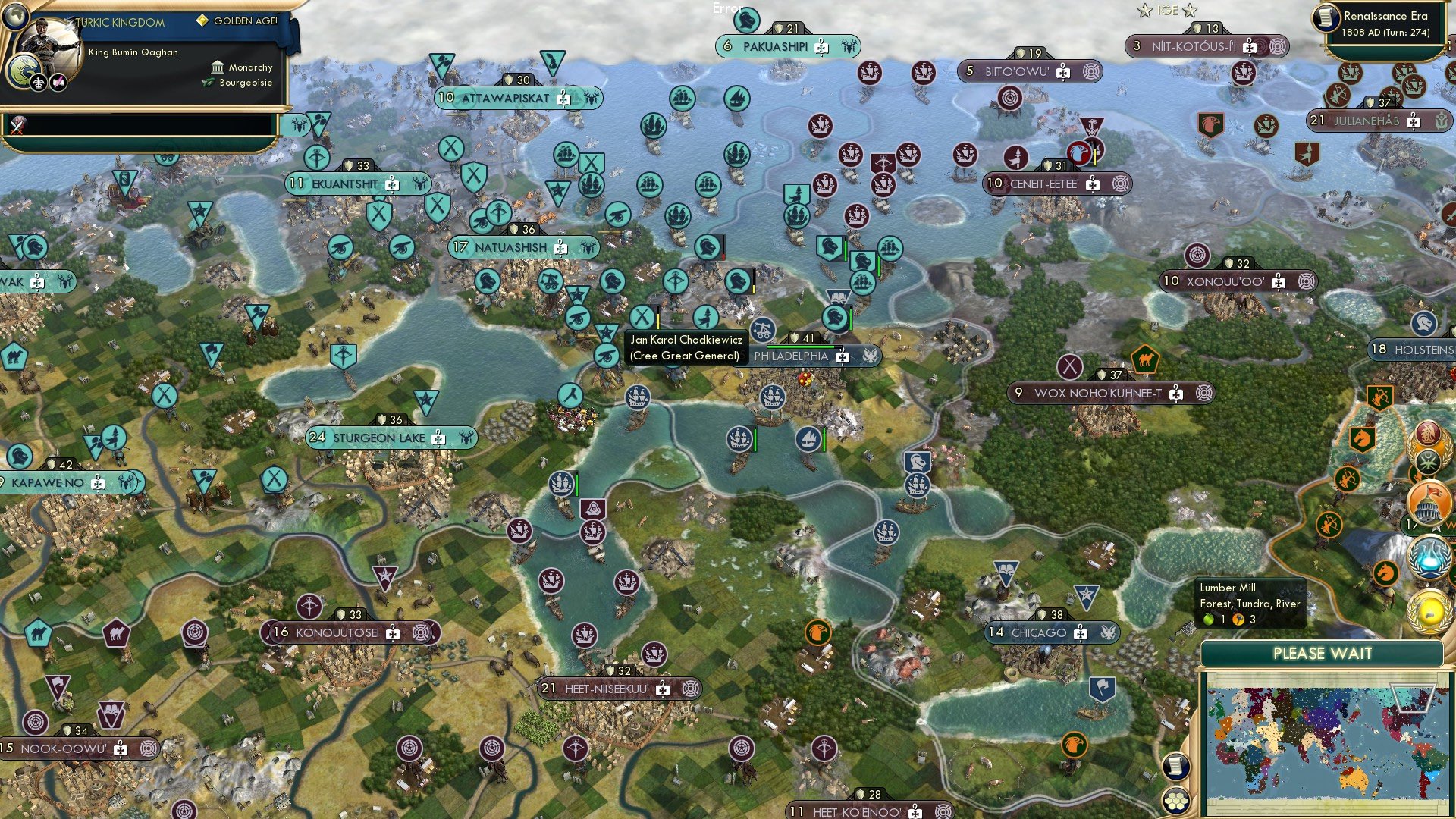Screen dimensions: 1456x819
Task: Open the Social Policies flask medallion icon
Action: coord(1429,557)
